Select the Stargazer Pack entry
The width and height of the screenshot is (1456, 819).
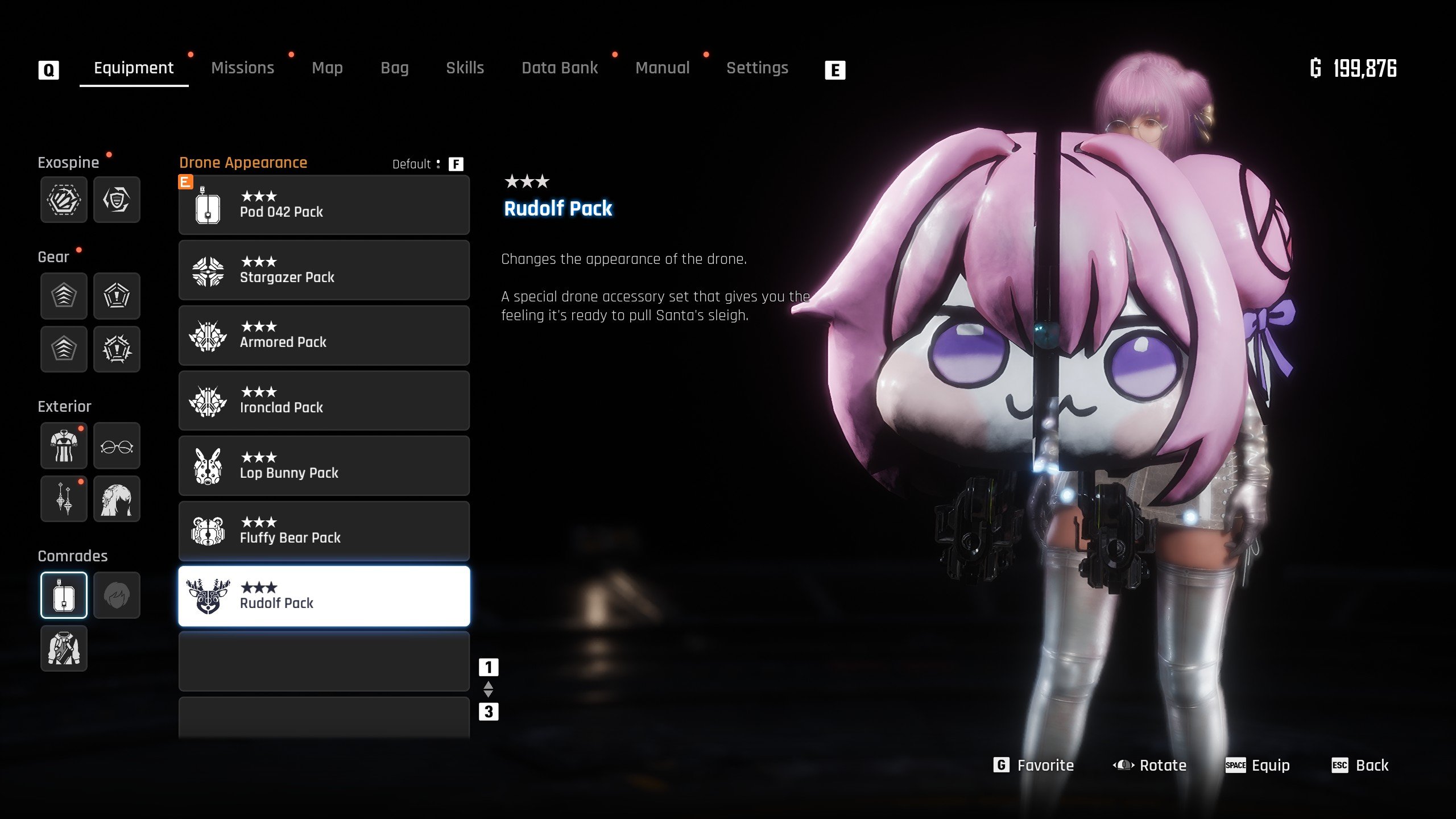324,270
